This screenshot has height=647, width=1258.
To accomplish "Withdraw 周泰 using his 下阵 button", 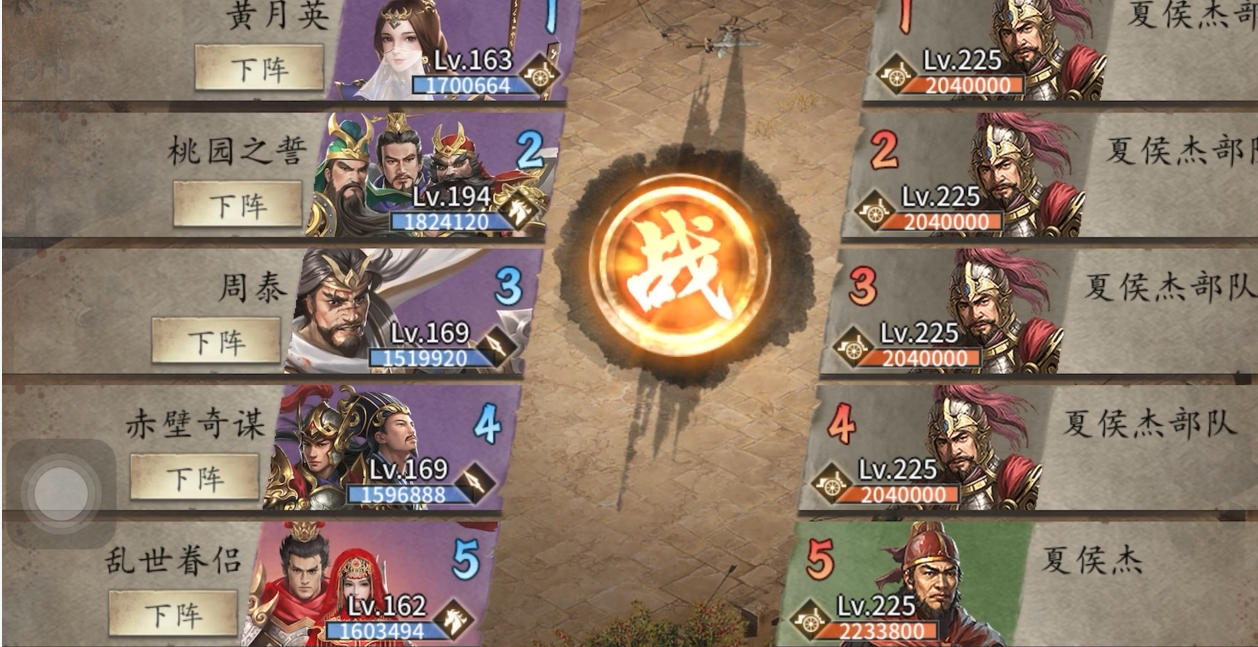I will point(216,341).
